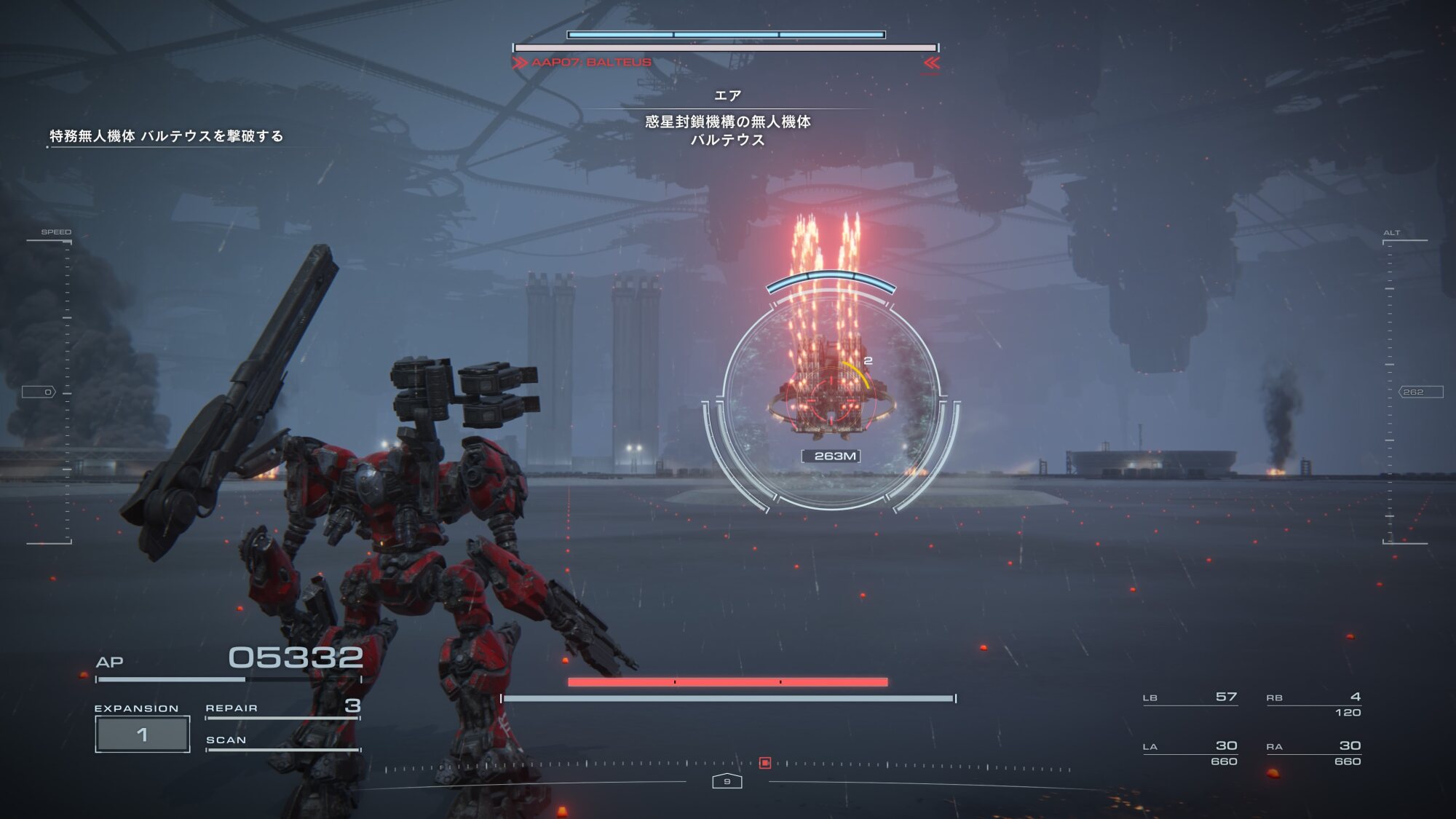Select the Expansion slot box

point(143,734)
